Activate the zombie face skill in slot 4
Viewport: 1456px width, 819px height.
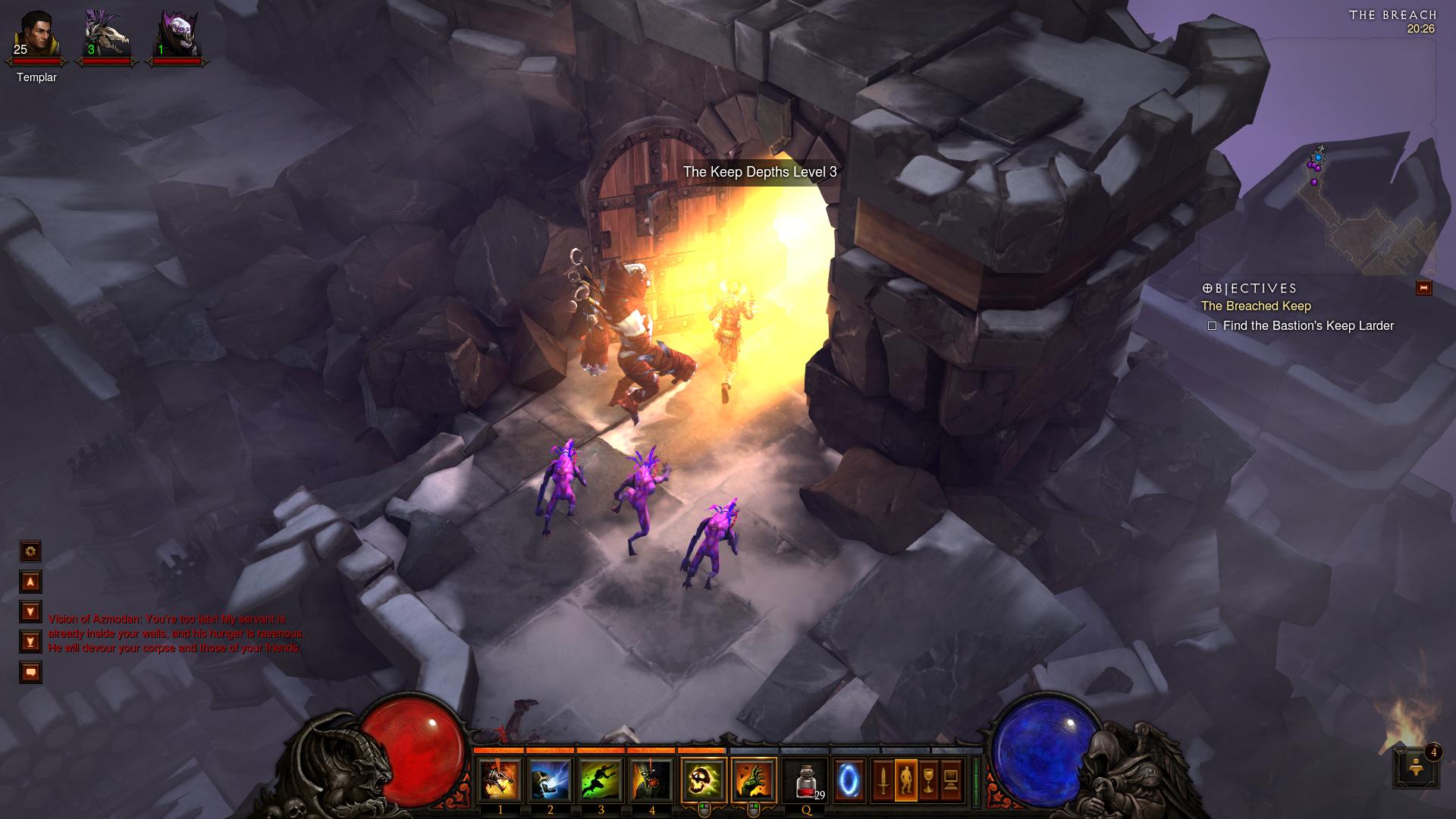(x=651, y=780)
